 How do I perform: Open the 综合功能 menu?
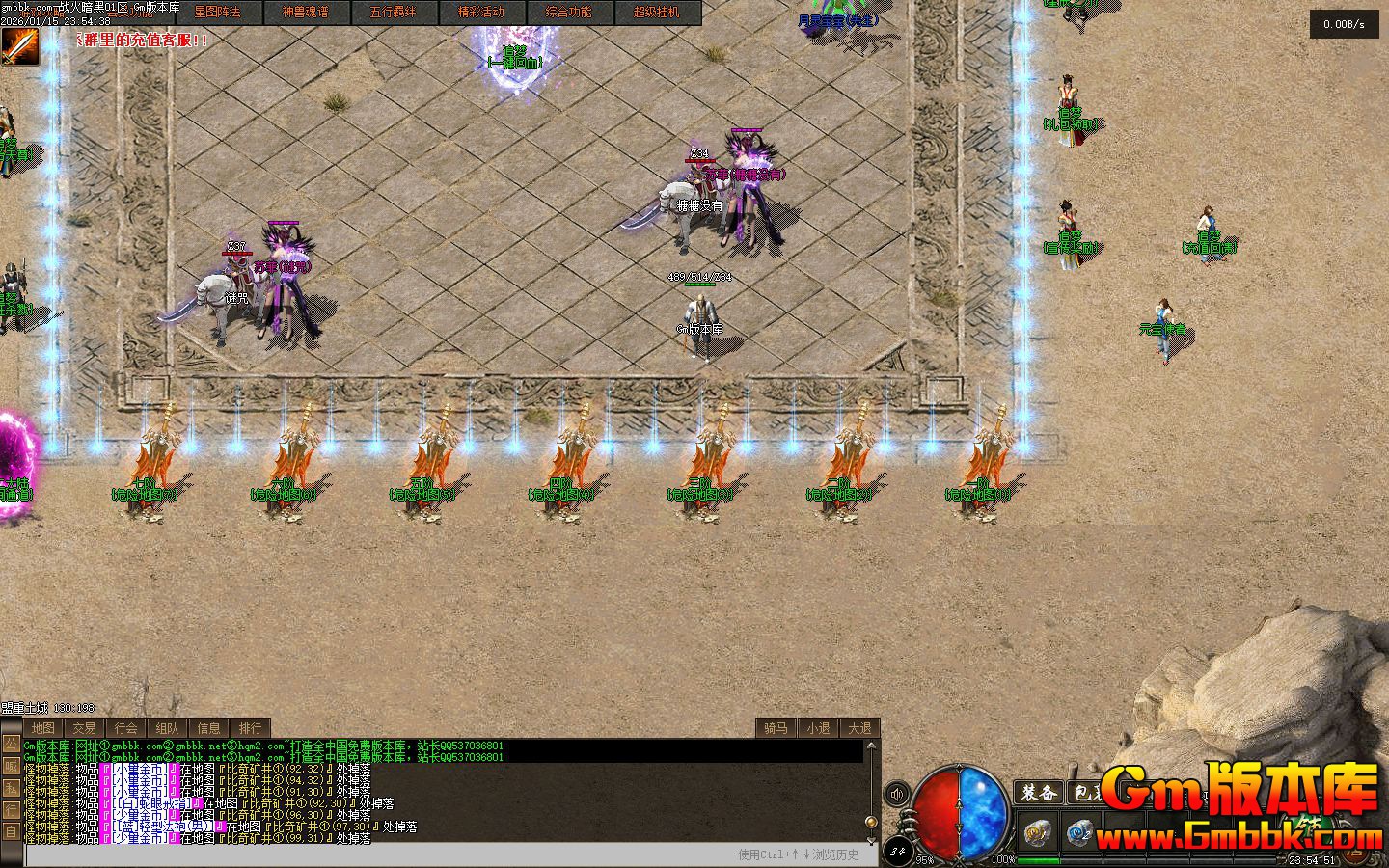point(569,13)
